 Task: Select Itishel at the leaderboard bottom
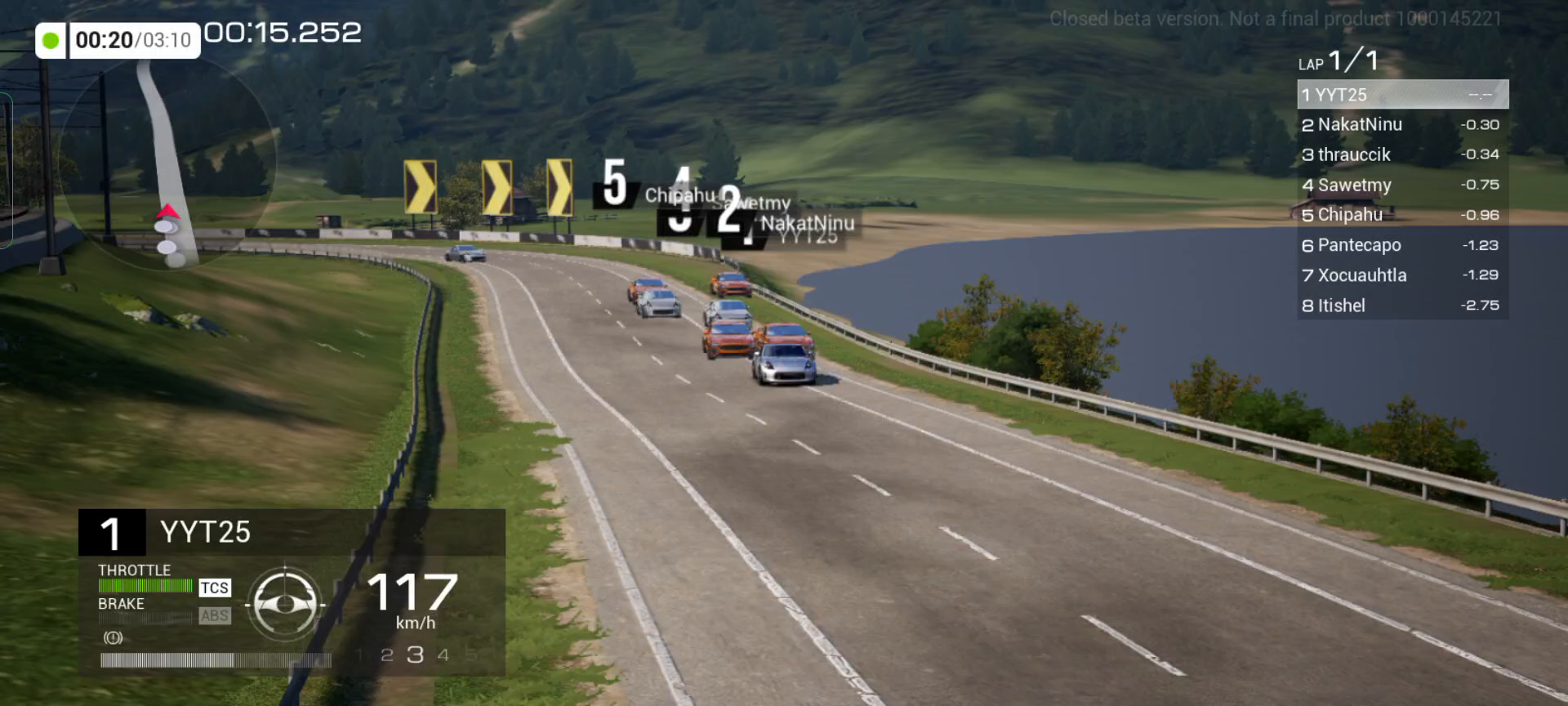point(1401,306)
